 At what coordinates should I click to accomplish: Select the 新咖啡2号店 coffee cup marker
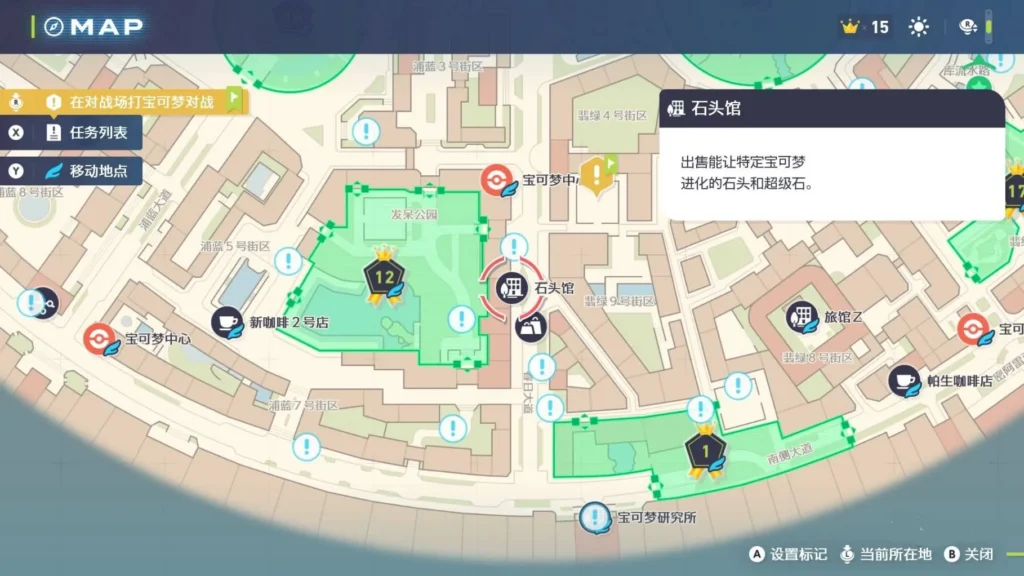pos(227,322)
